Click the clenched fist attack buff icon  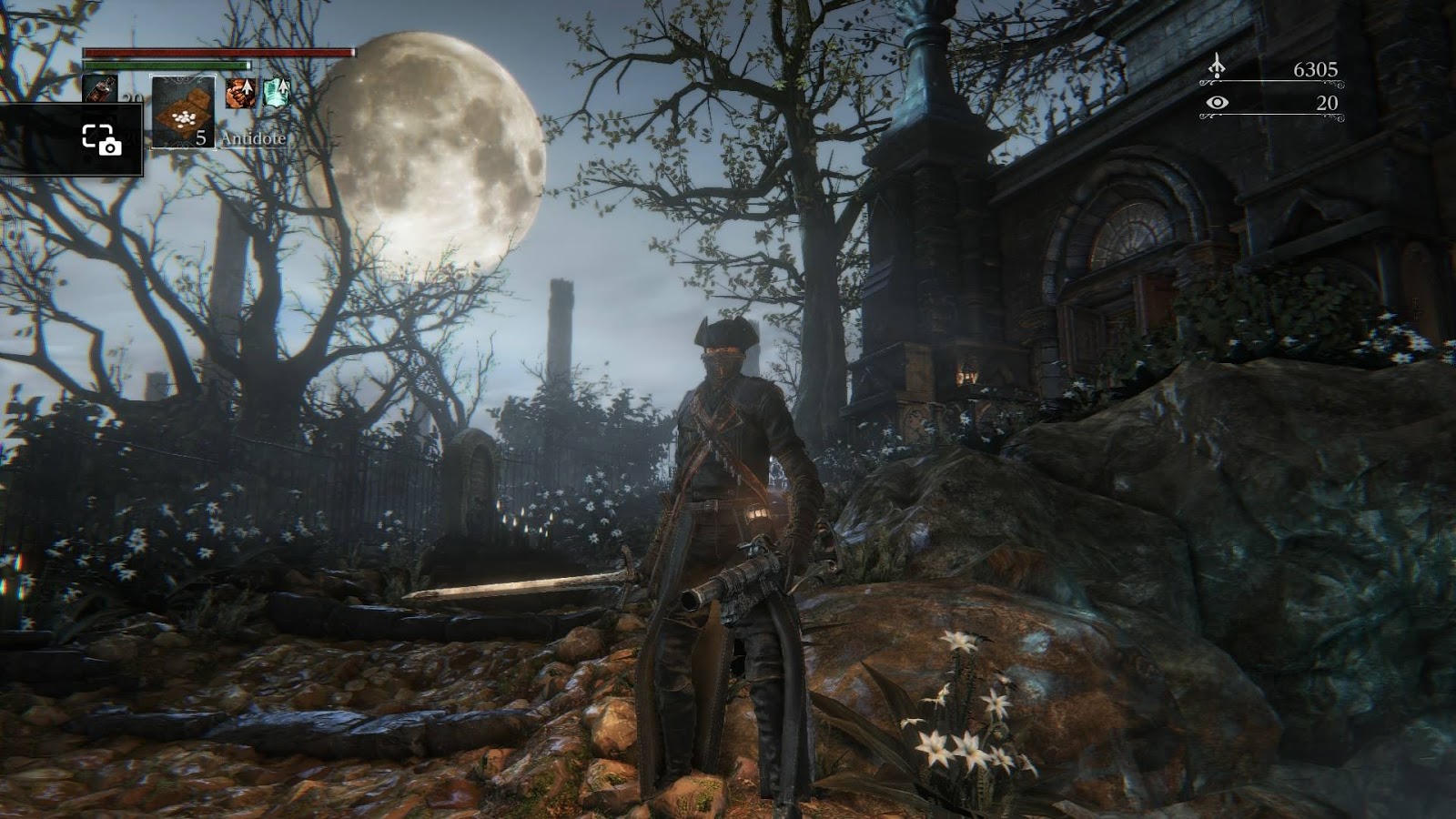click(240, 93)
